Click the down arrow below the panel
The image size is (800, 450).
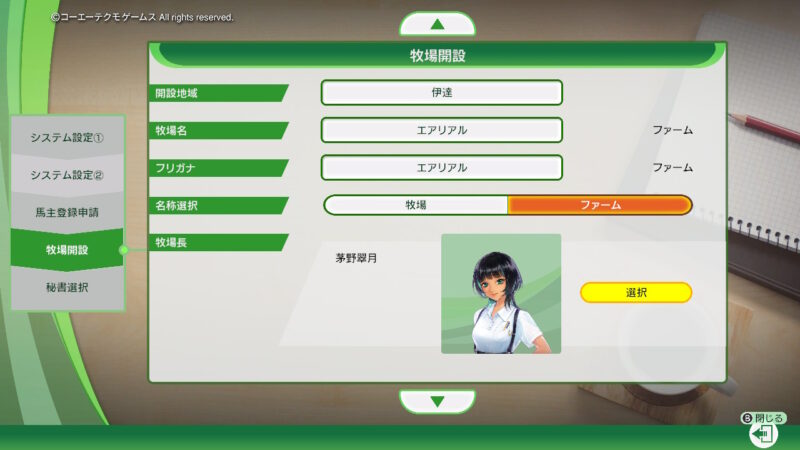pos(437,402)
